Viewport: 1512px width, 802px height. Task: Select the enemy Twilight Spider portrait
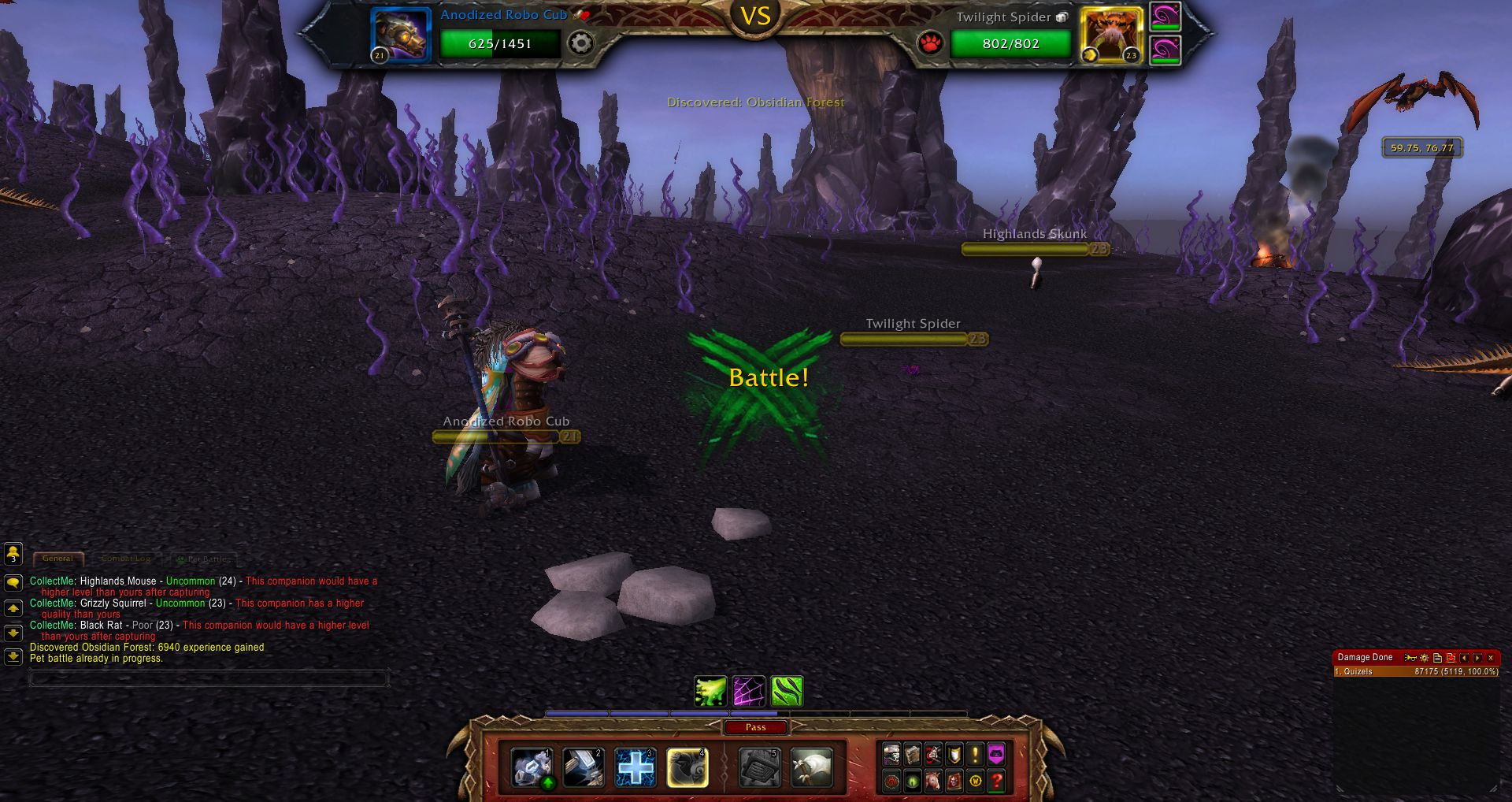click(1111, 35)
